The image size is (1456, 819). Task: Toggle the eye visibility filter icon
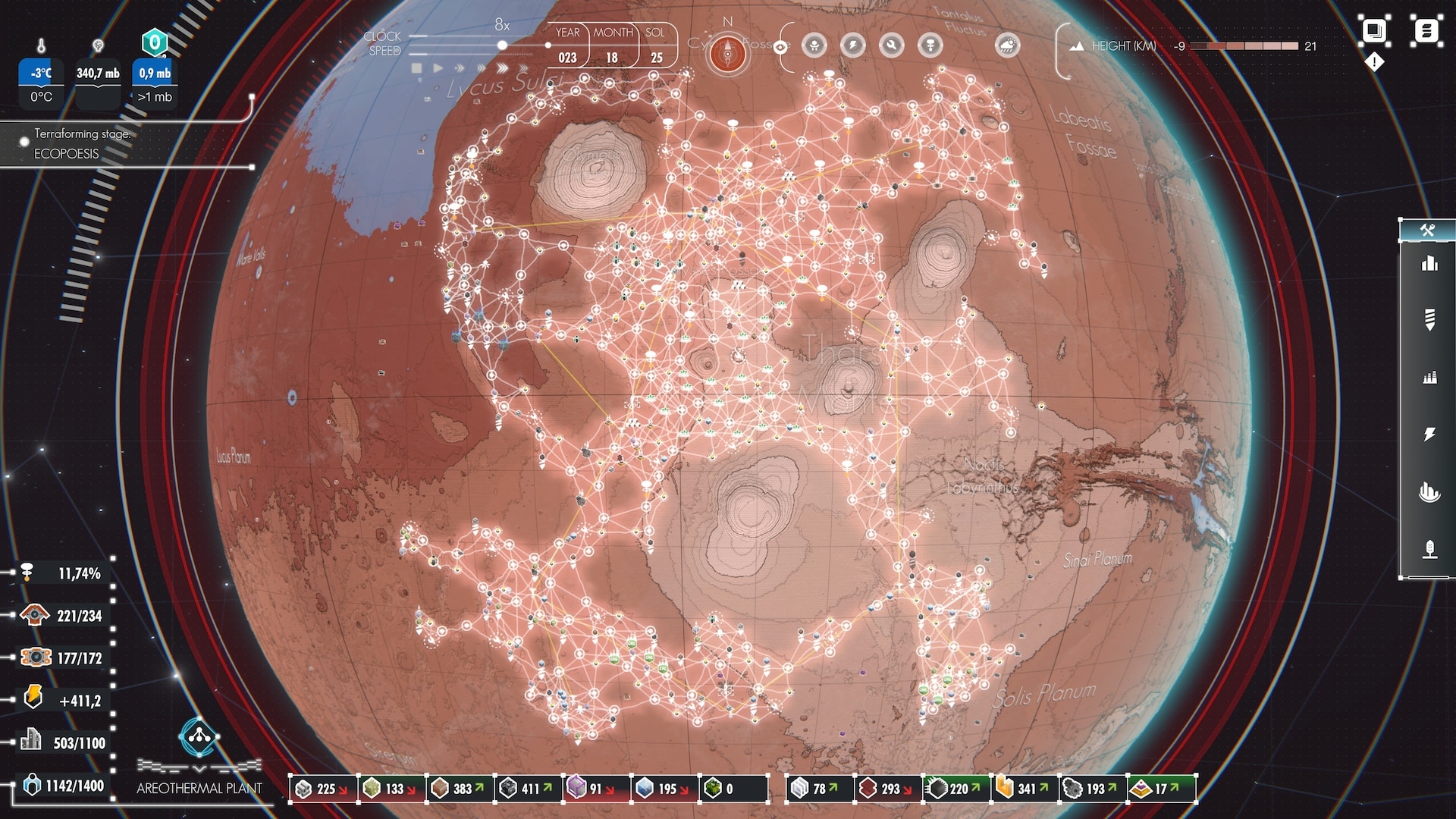tap(780, 46)
